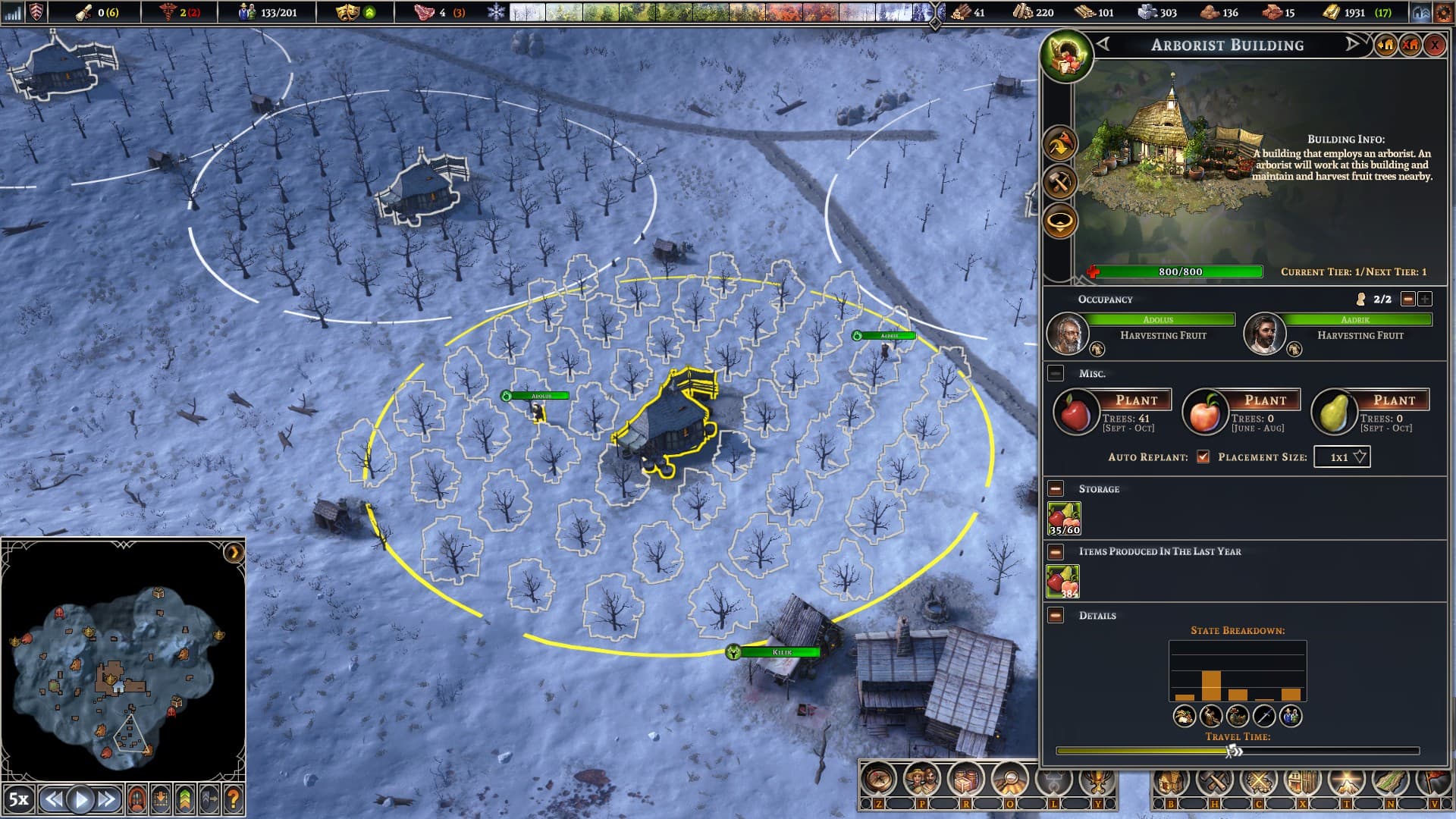Select worker Adolus portrait
This screenshot has height=819, width=1456.
pyautogui.click(x=1067, y=333)
